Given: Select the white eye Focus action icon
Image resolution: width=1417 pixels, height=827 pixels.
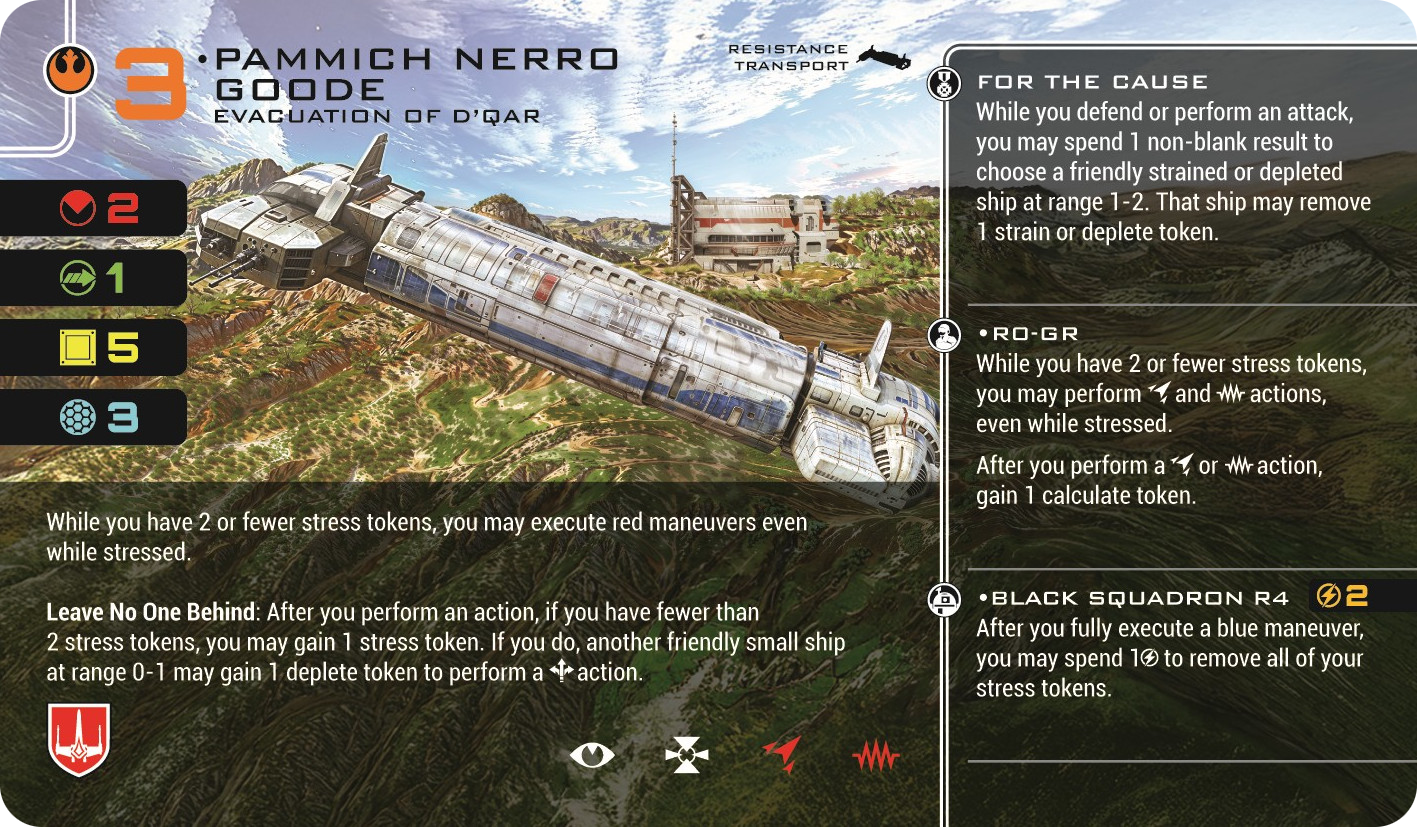Looking at the screenshot, I should (x=591, y=756).
